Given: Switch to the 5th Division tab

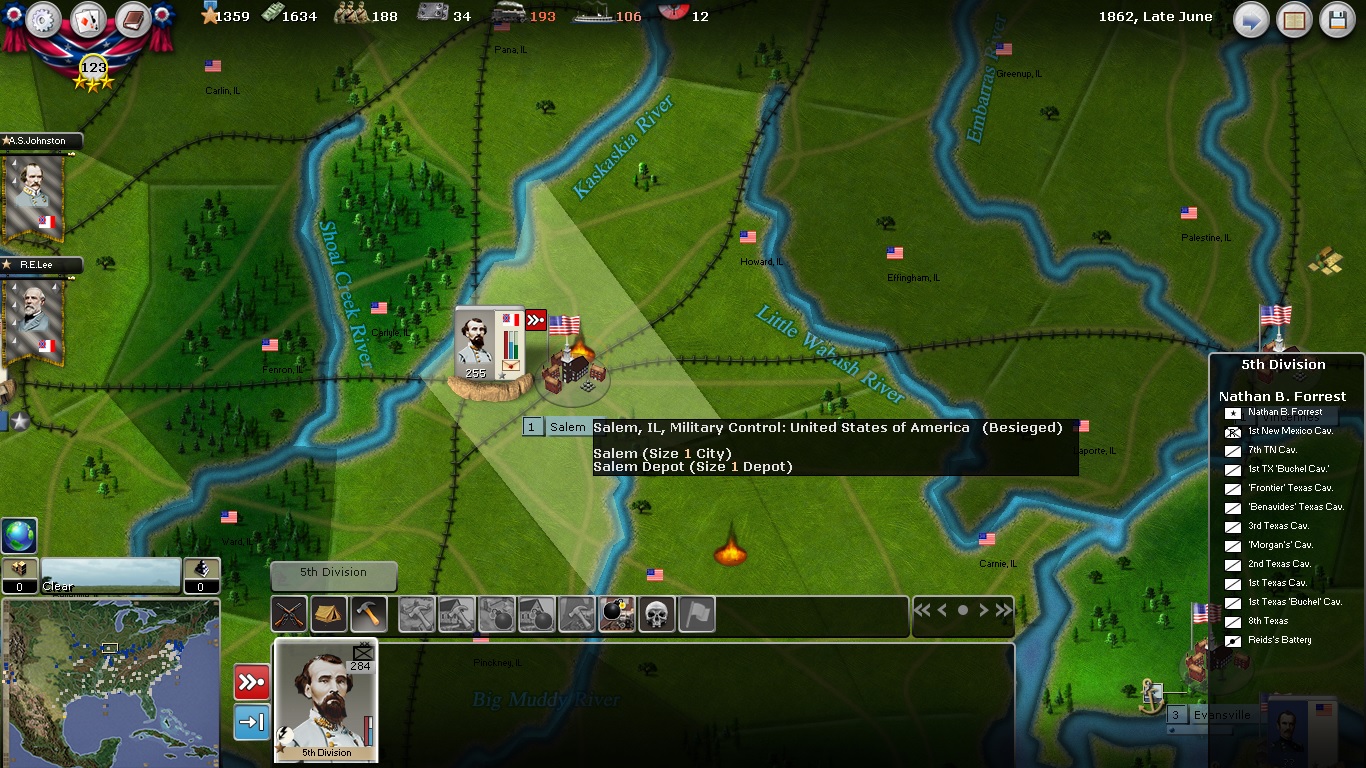Looking at the screenshot, I should coord(334,574).
